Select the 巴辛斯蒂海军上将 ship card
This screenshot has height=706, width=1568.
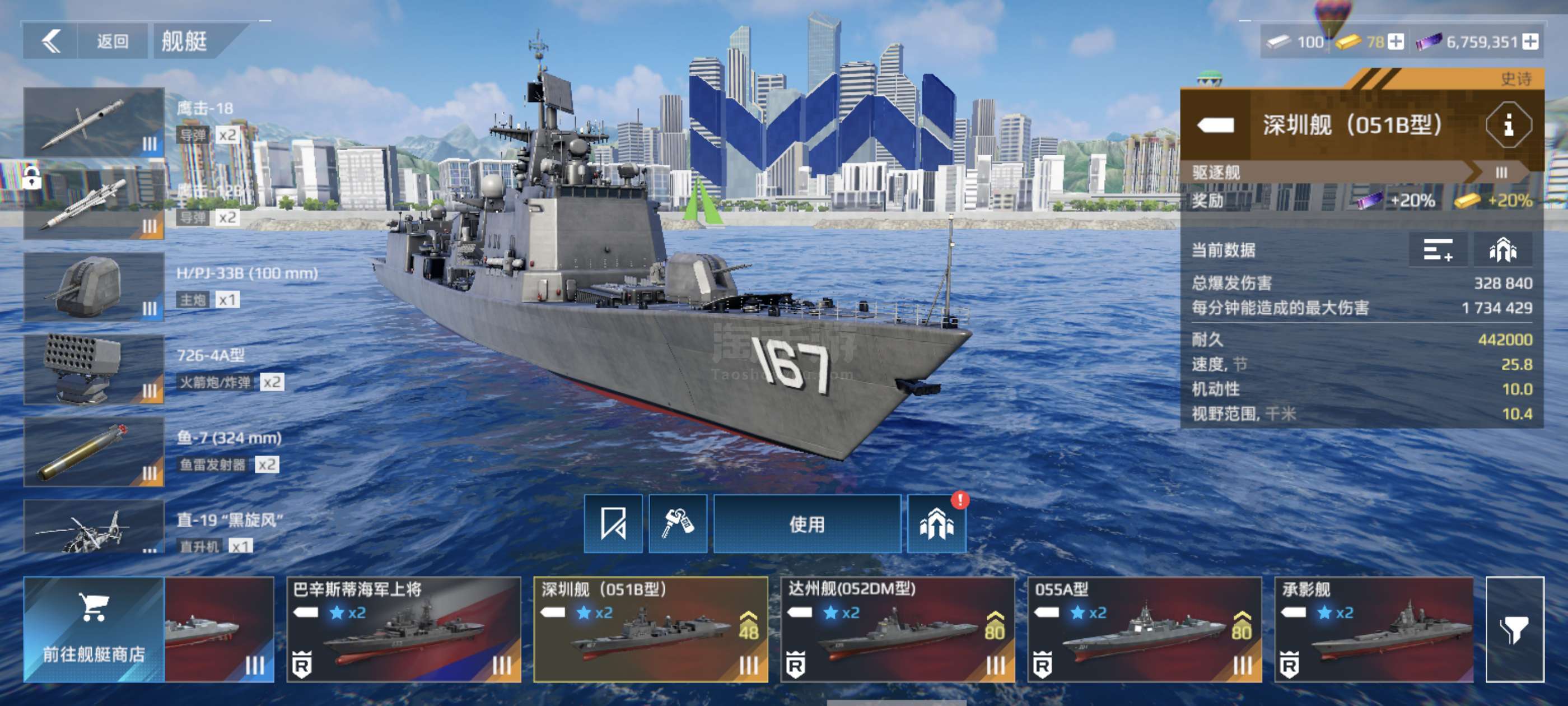(404, 629)
